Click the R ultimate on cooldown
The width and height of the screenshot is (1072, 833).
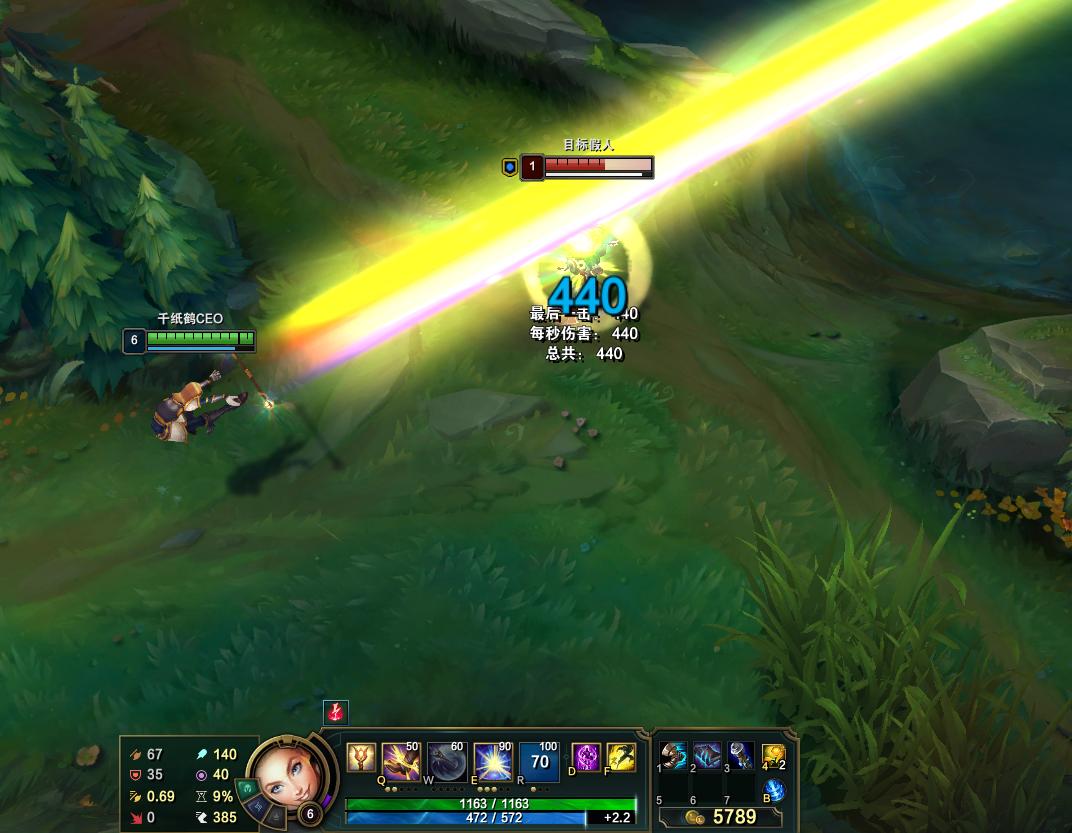pos(539,761)
